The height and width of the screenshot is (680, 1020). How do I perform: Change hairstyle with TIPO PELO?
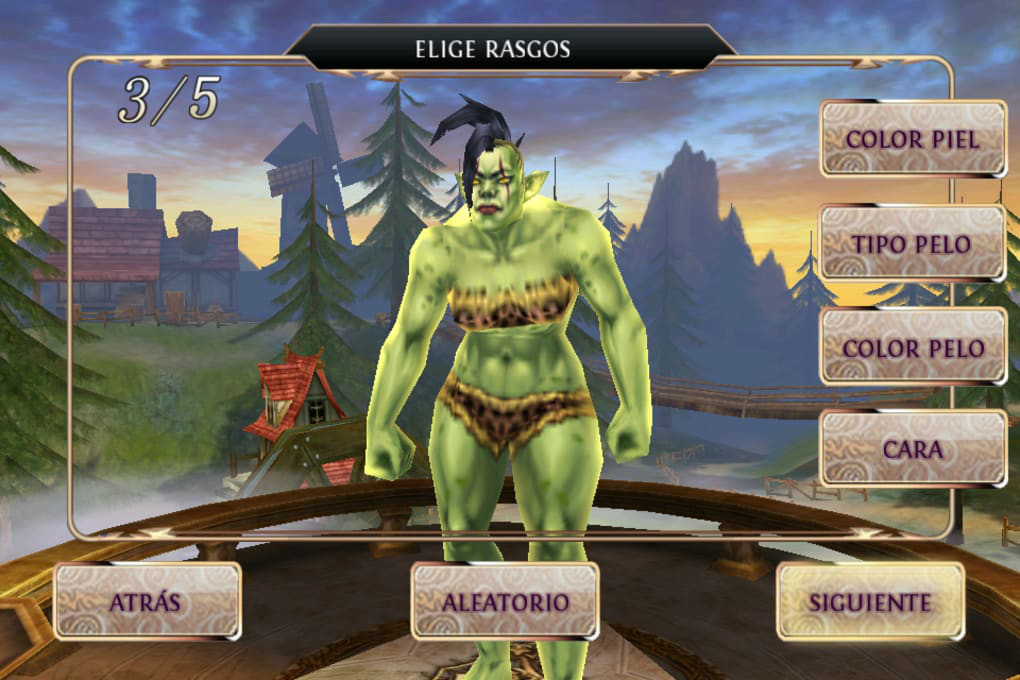[x=912, y=243]
